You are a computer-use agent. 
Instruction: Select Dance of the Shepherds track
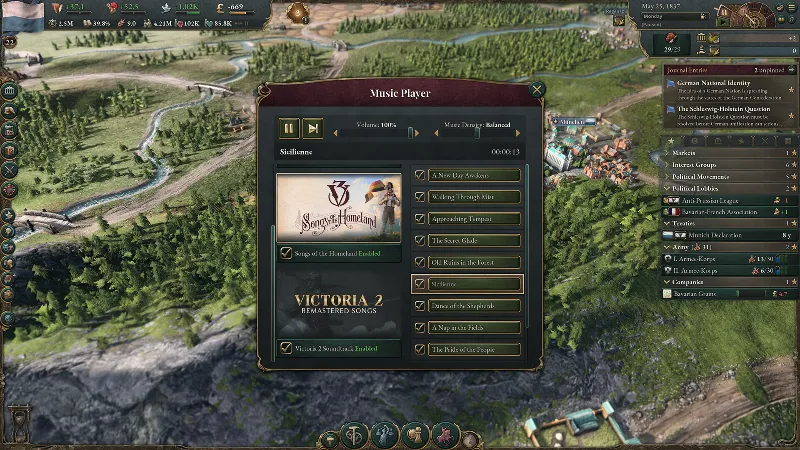tap(475, 305)
